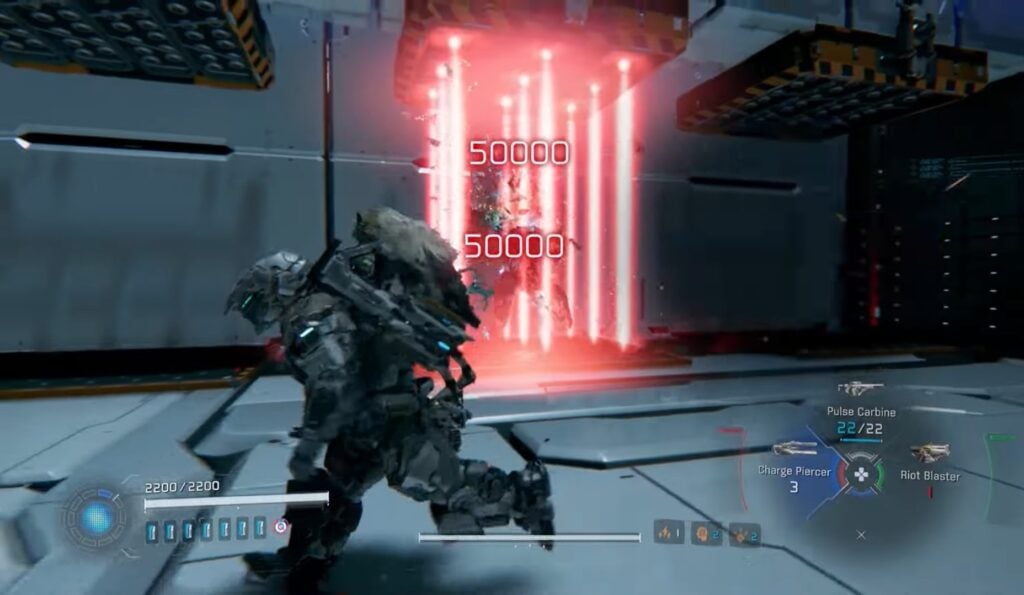The height and width of the screenshot is (595, 1024).
Task: Select the Pulse Carbine weapon
Action: point(859,389)
